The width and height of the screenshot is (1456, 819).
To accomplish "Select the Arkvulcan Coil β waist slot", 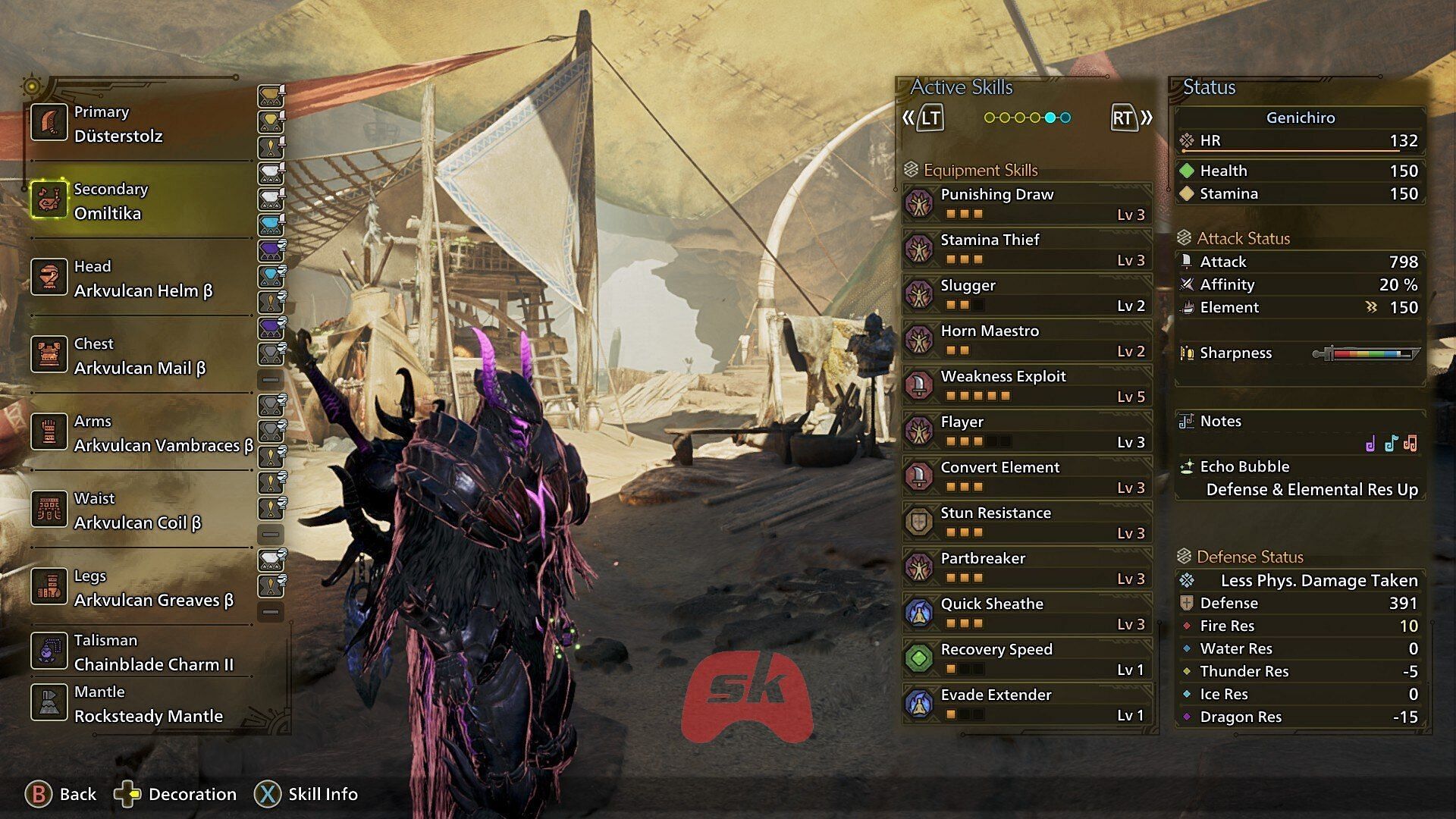I will pyautogui.click(x=140, y=510).
